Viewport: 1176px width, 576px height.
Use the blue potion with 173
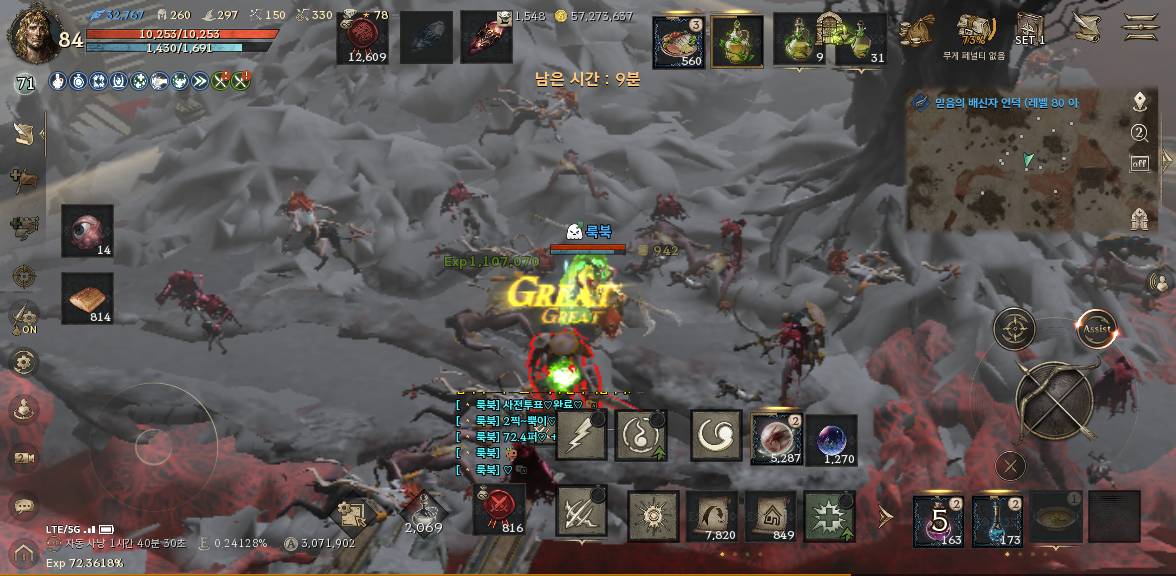996,520
